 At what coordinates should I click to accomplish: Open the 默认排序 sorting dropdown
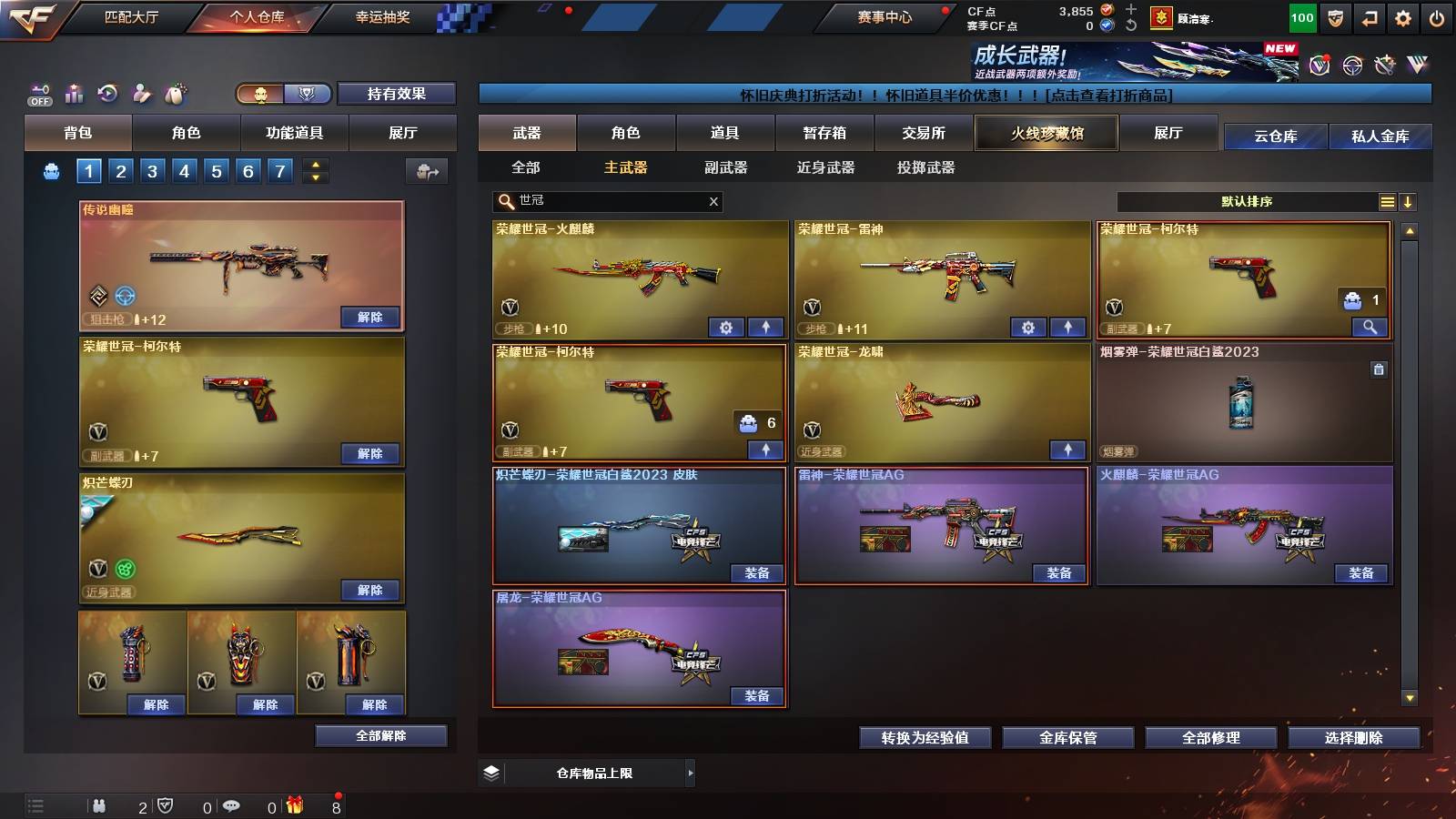(x=1256, y=201)
